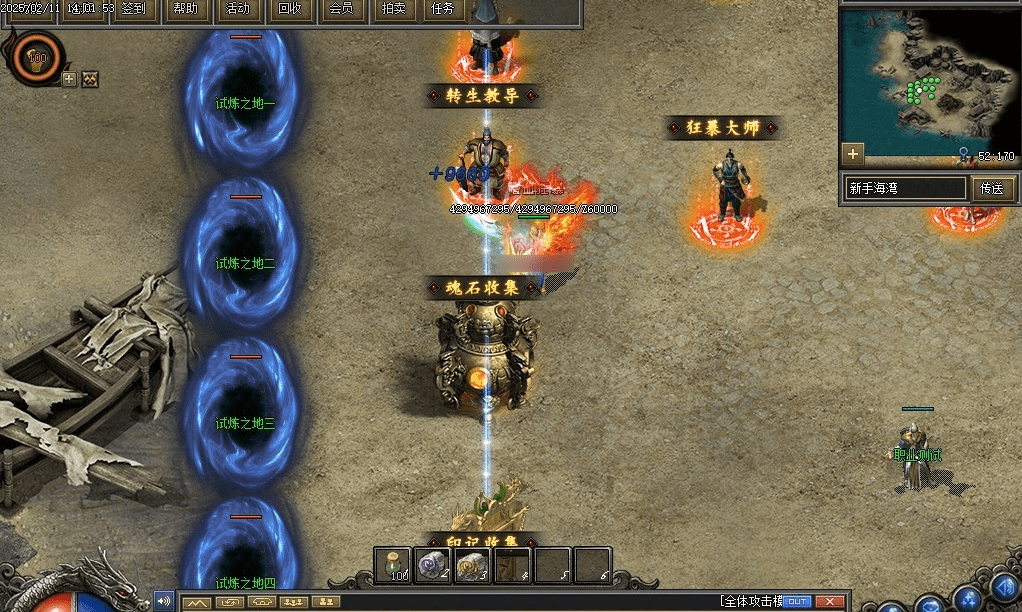
Task: Select the 新手海湾 location field
Action: coord(906,188)
